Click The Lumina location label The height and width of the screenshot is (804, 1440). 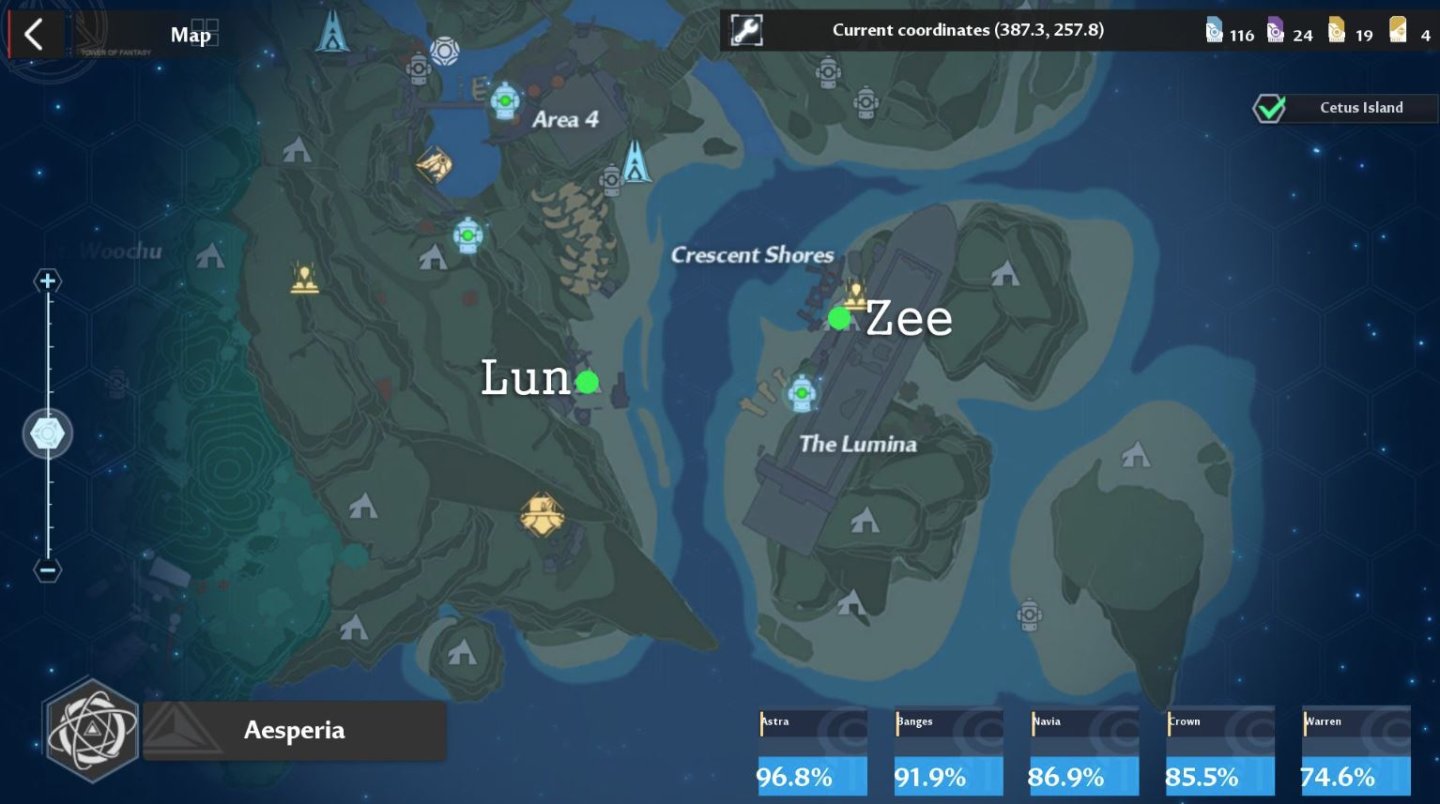pyautogui.click(x=857, y=444)
